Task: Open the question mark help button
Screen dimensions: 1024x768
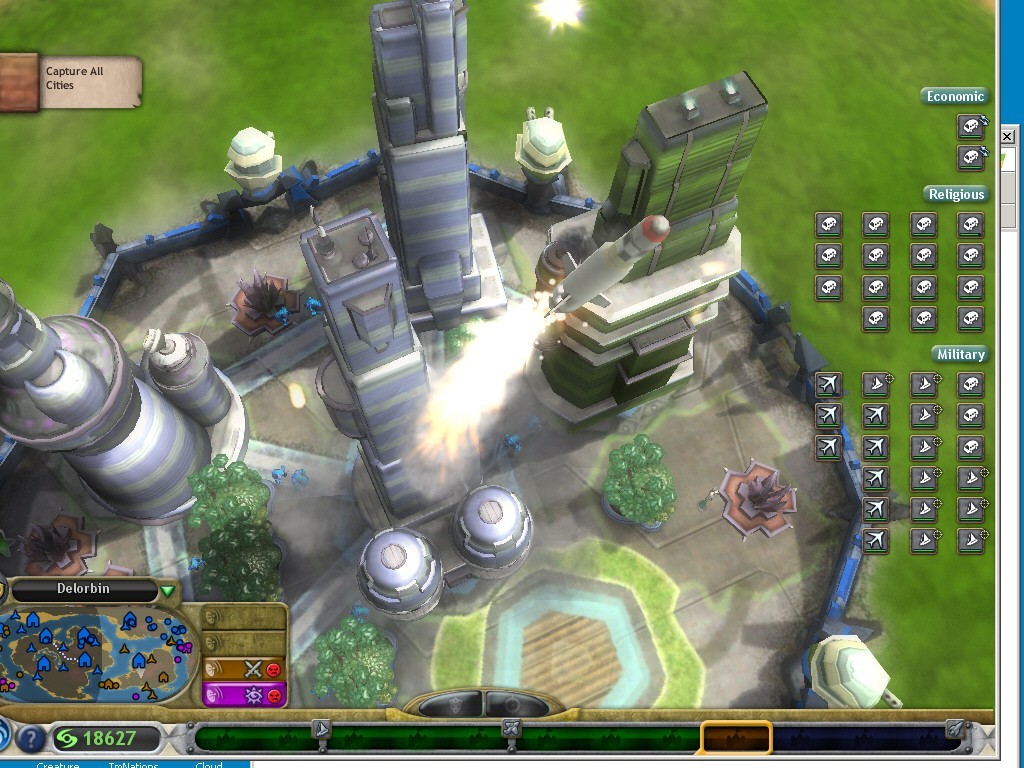Action: tap(31, 740)
